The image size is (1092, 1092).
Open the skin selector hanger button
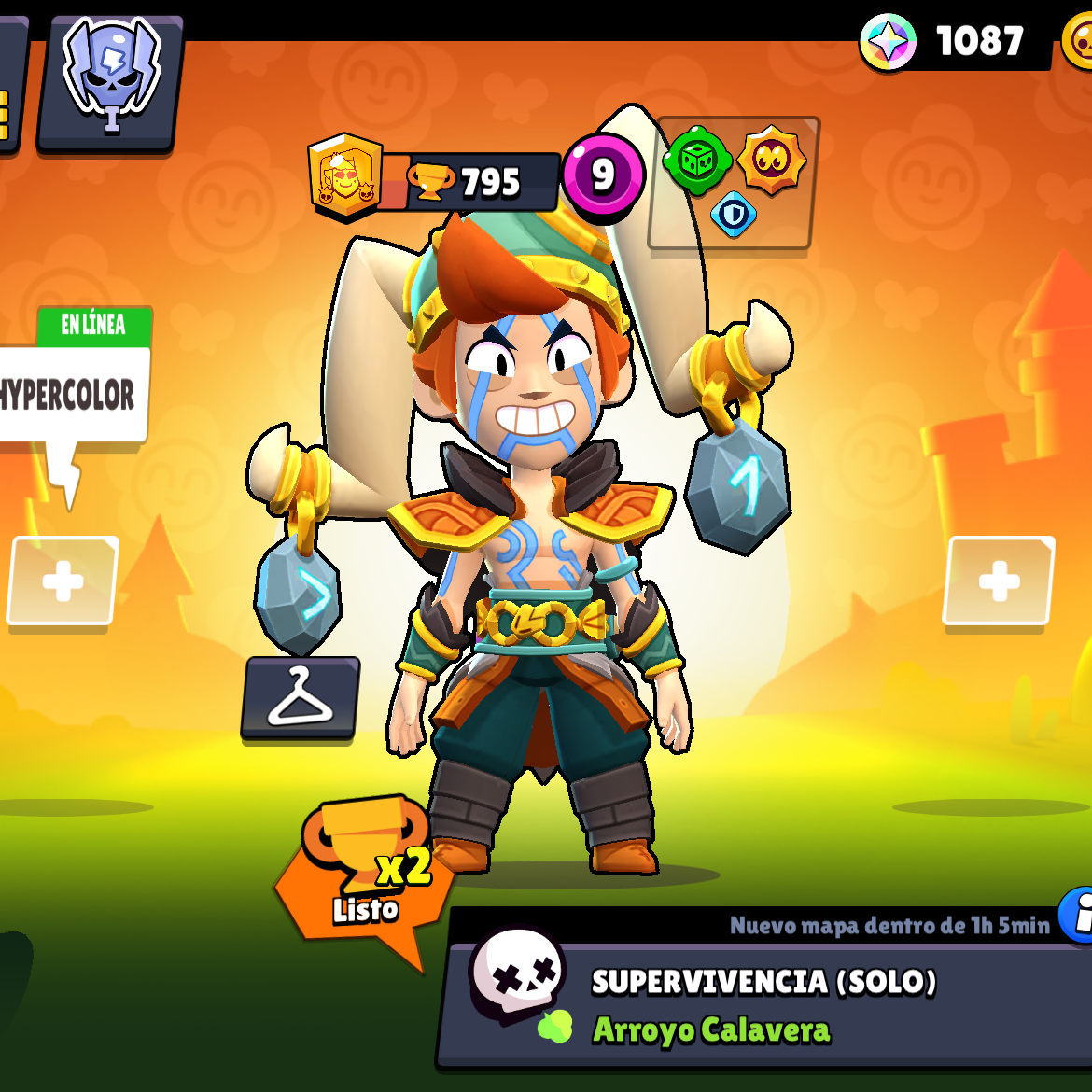(300, 698)
